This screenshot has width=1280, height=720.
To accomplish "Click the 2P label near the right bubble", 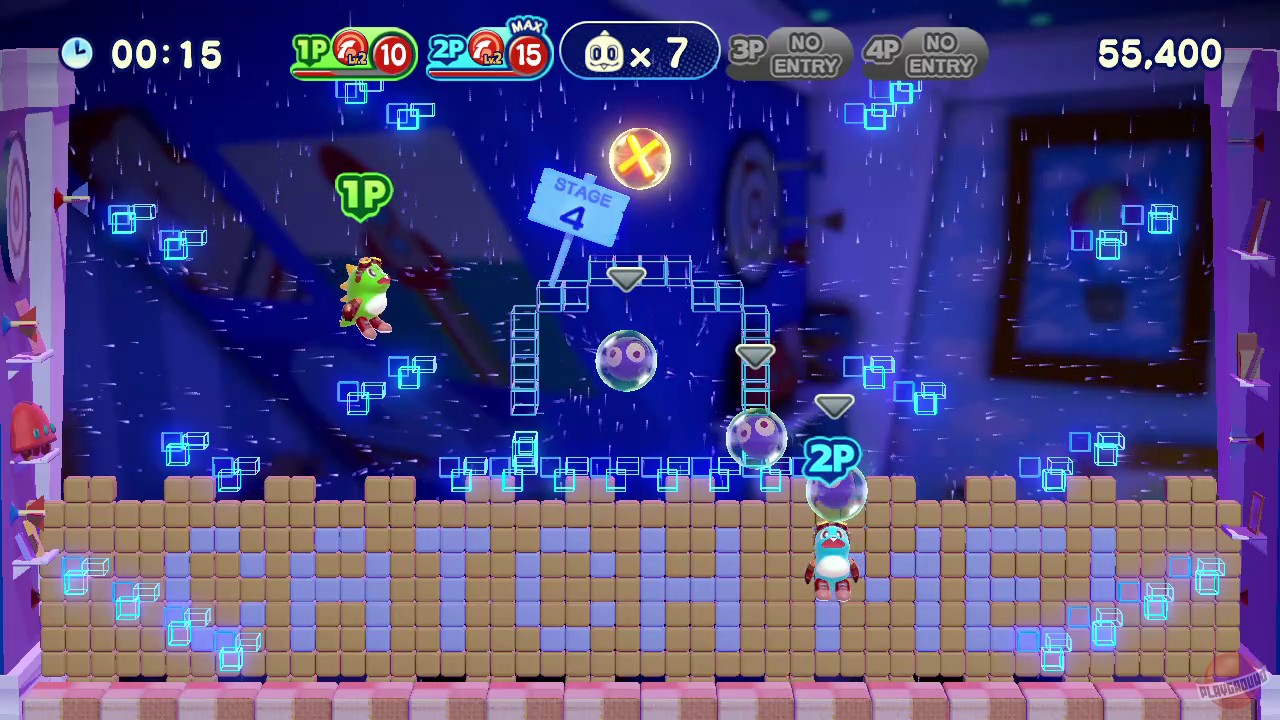I will 833,458.
